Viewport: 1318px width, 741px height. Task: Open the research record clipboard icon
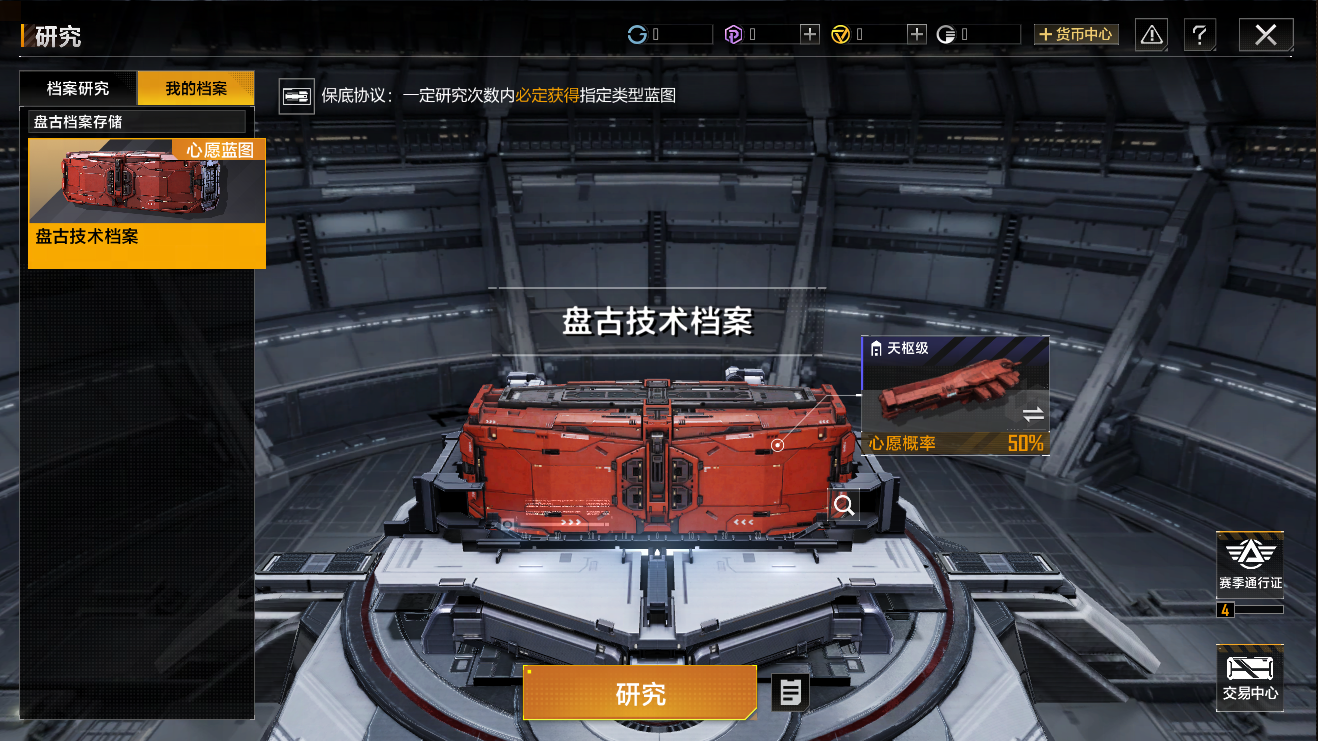click(x=790, y=692)
